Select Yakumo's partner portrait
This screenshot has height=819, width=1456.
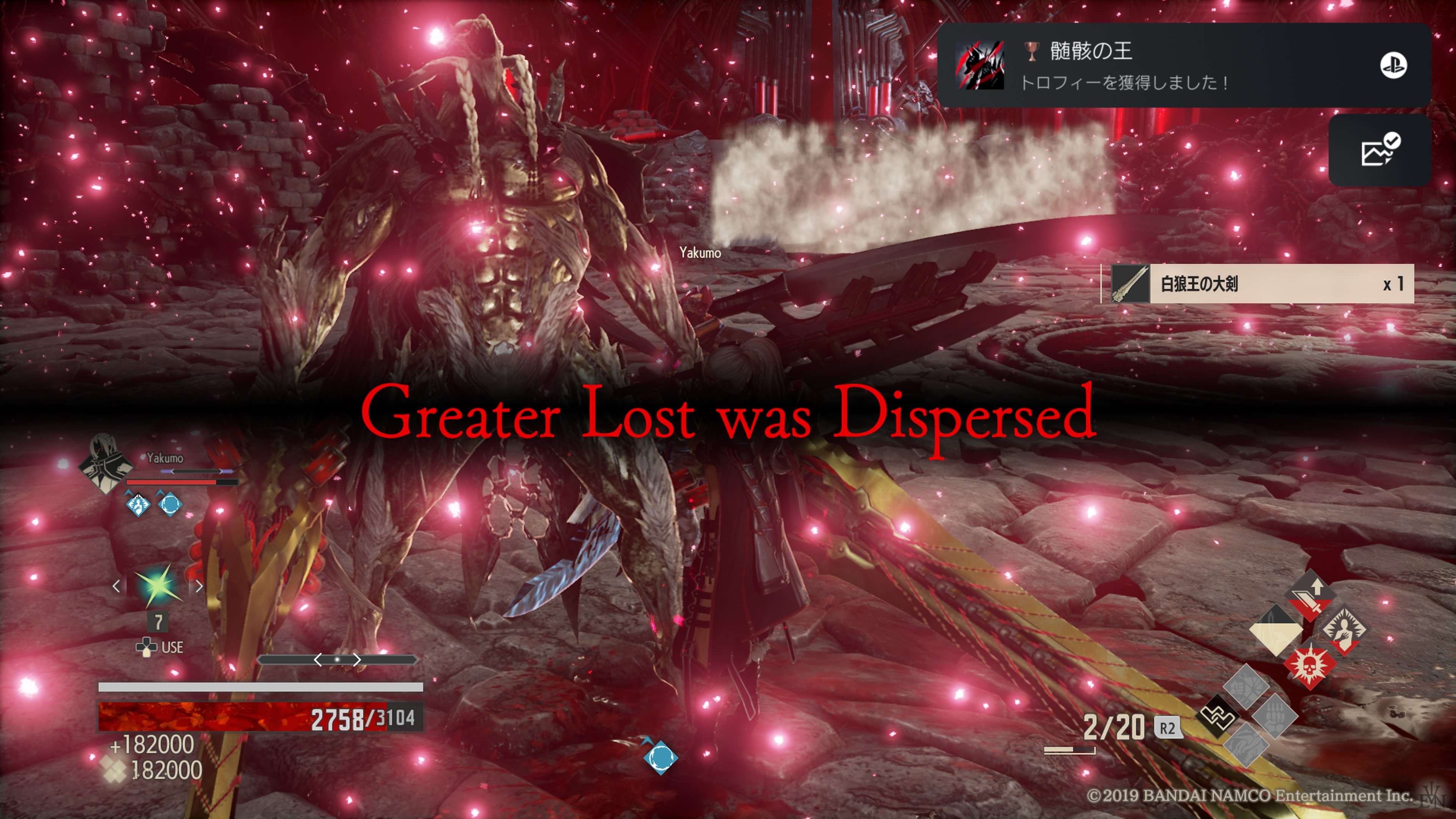tap(105, 463)
